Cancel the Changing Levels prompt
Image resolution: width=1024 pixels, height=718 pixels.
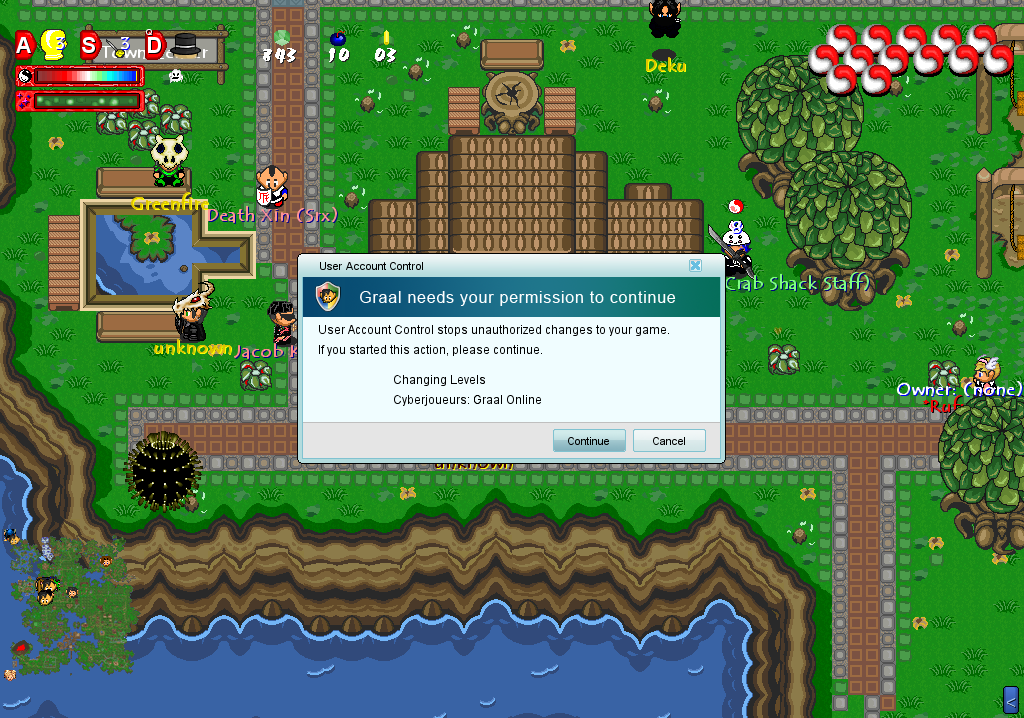pyautogui.click(x=669, y=441)
